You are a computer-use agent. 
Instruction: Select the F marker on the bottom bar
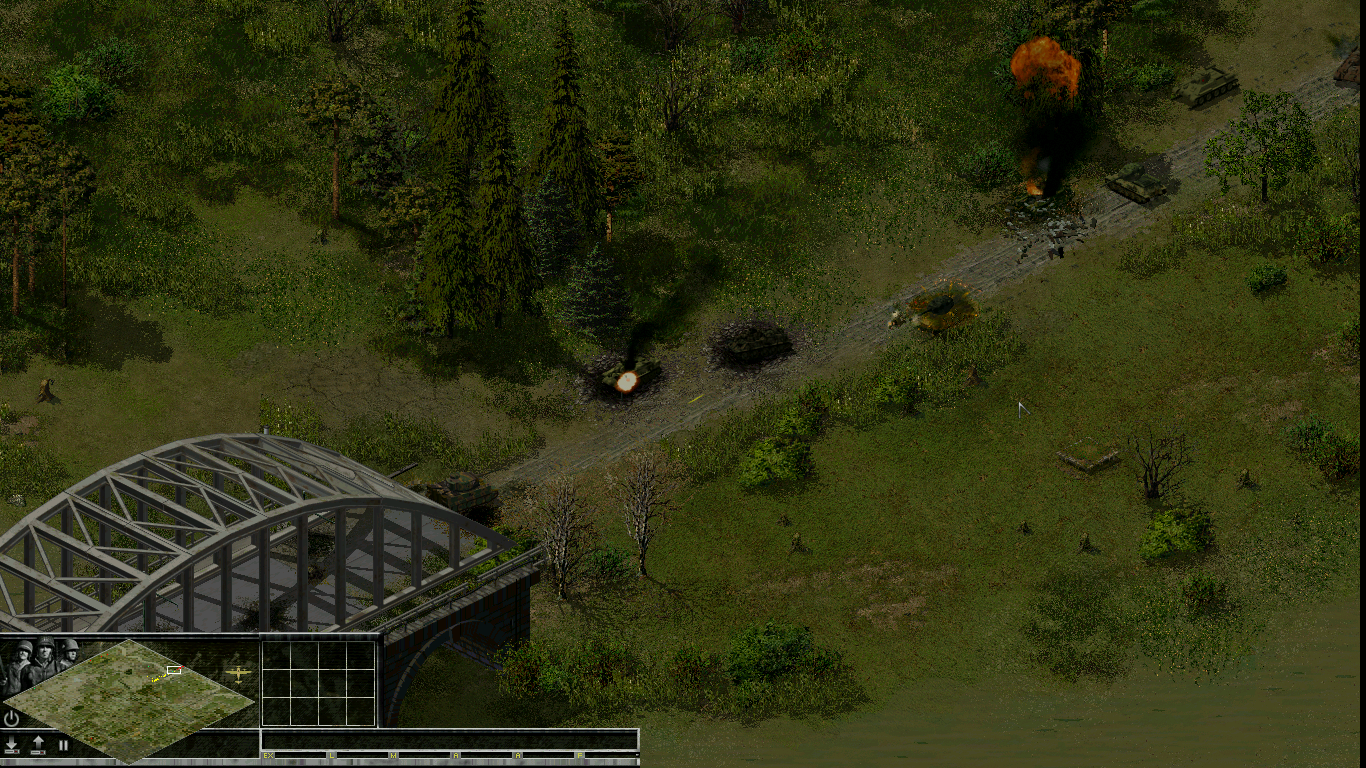[579, 755]
